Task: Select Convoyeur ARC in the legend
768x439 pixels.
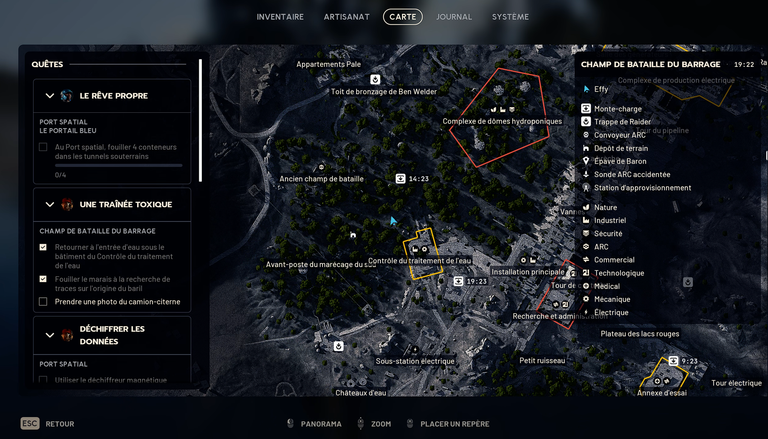Action: point(620,135)
